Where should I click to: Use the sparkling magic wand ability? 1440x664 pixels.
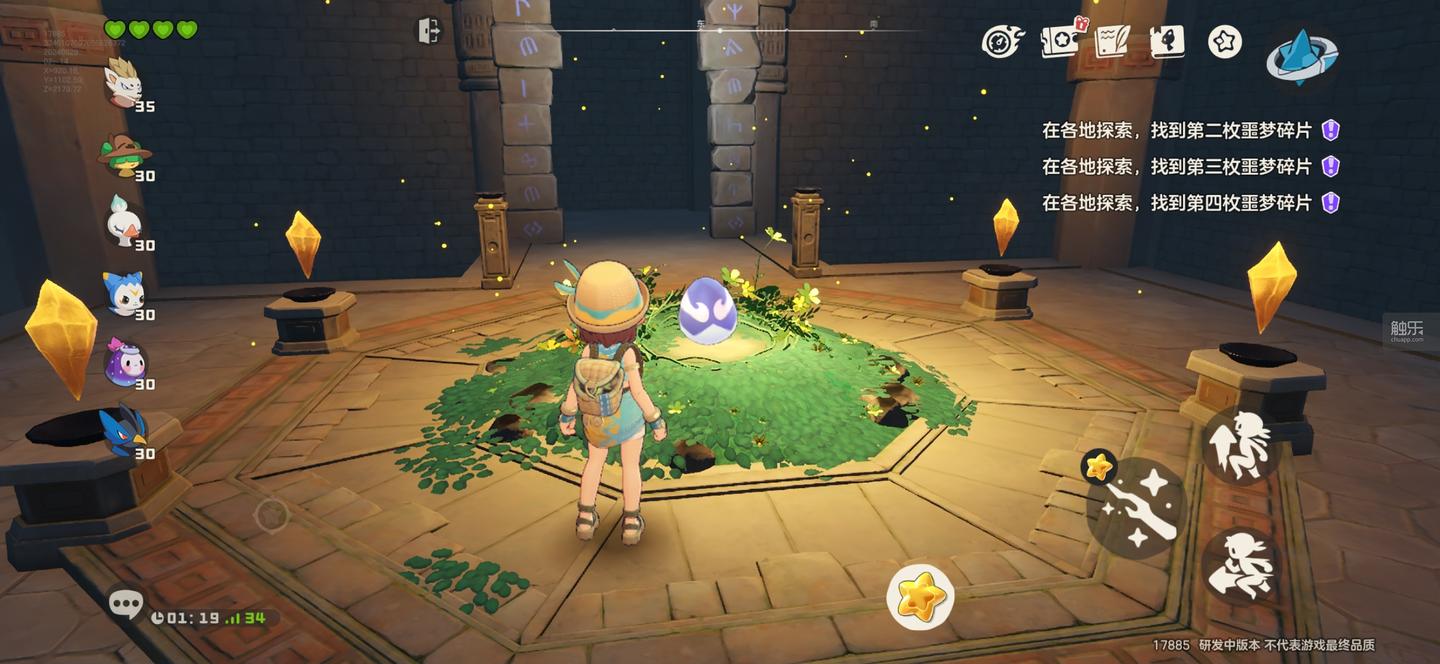pos(1136,509)
